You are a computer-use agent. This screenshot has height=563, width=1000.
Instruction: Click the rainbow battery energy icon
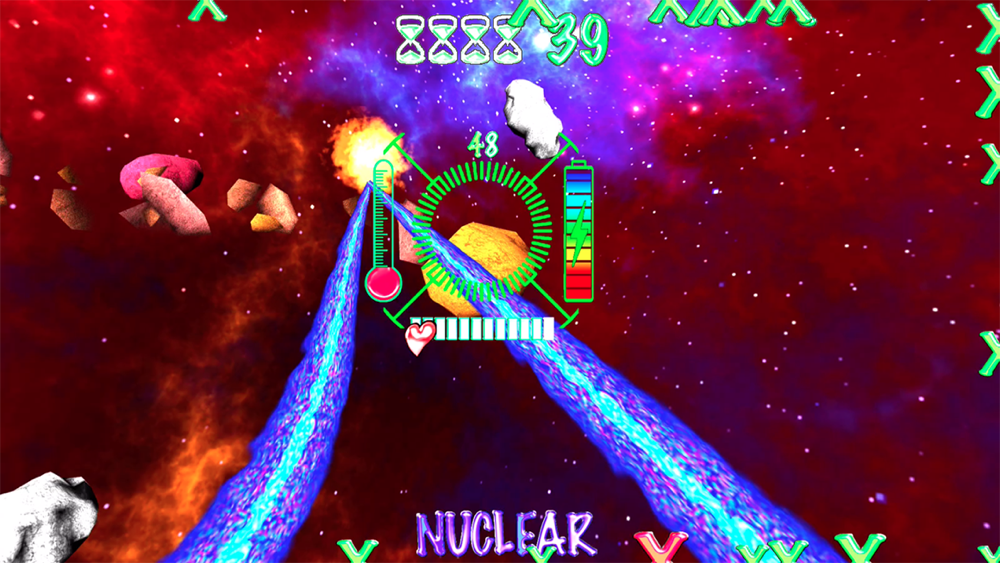point(579,232)
